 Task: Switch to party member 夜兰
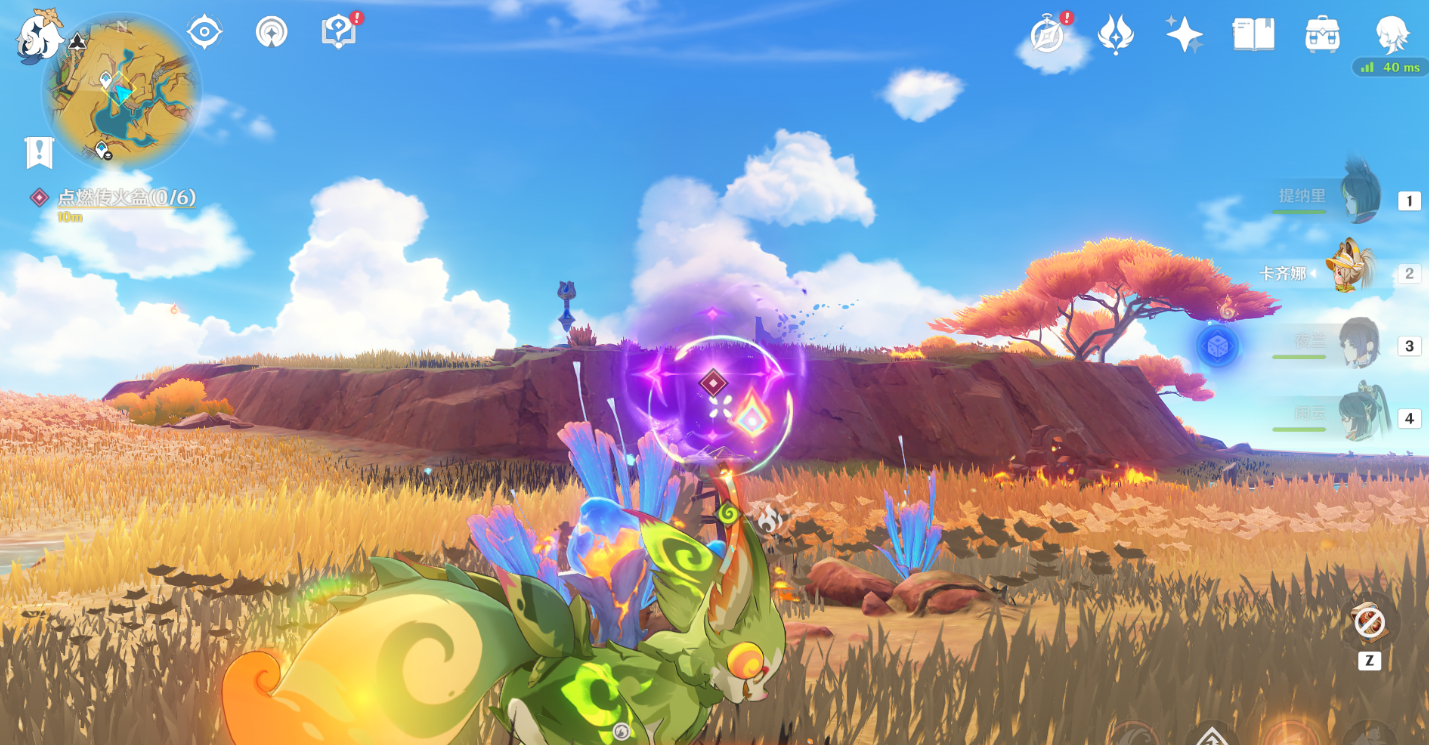tap(1358, 345)
